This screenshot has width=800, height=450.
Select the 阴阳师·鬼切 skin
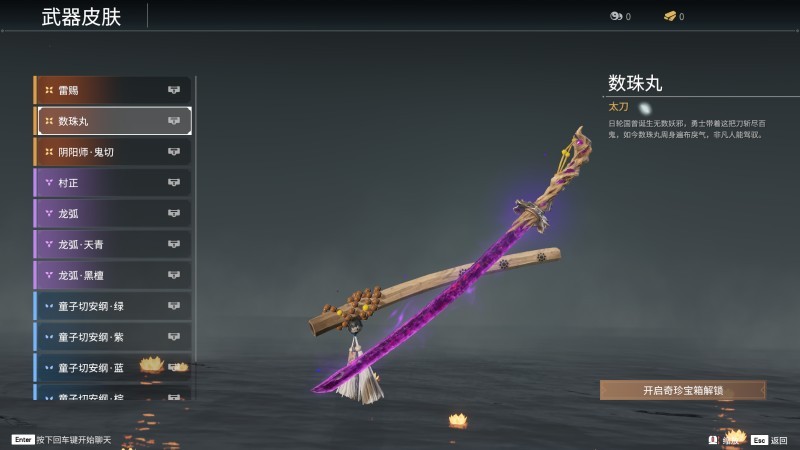pos(112,152)
